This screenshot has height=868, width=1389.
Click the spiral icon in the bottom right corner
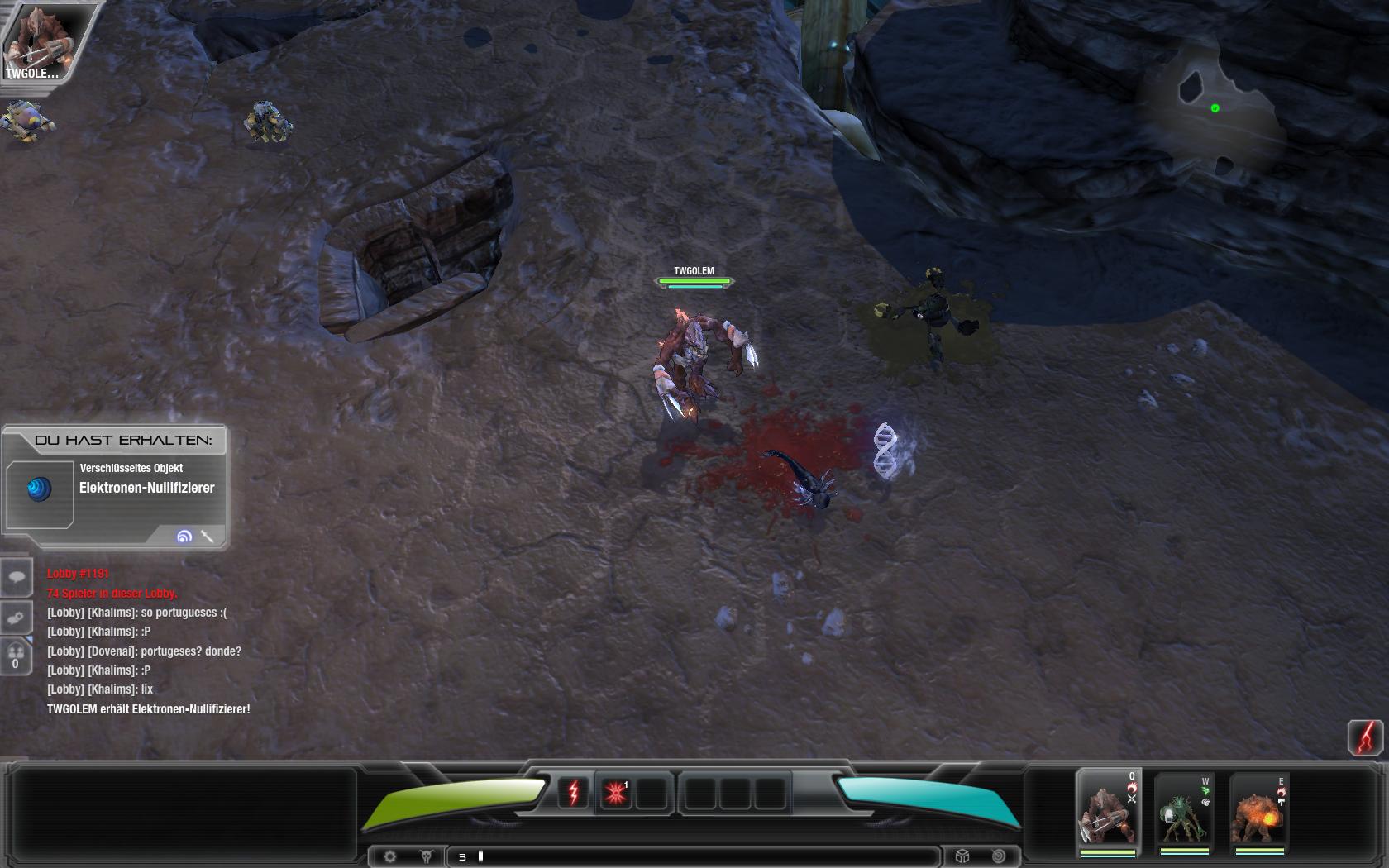click(x=998, y=856)
